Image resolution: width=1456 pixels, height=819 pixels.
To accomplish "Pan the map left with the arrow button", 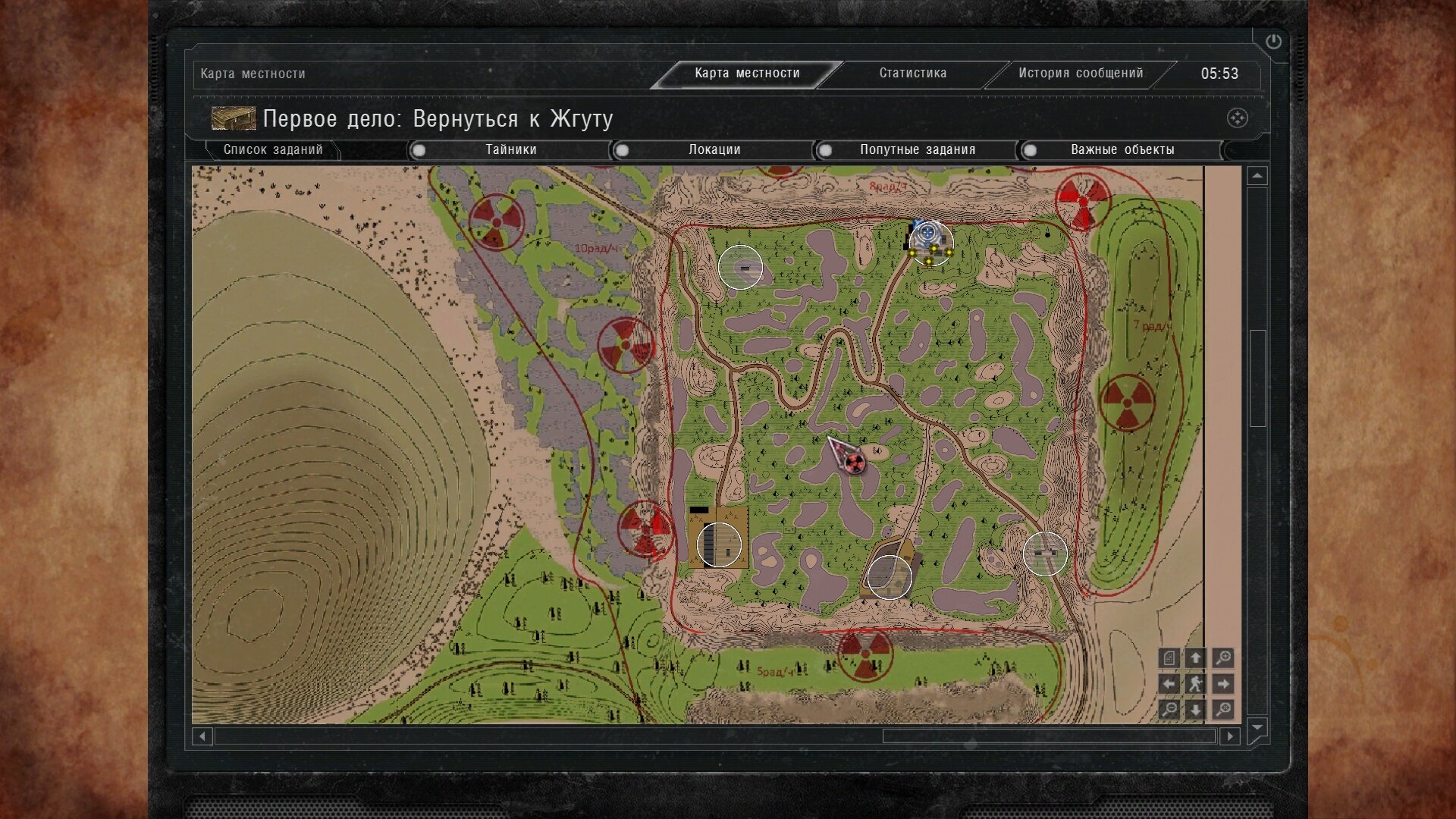I will [1169, 684].
